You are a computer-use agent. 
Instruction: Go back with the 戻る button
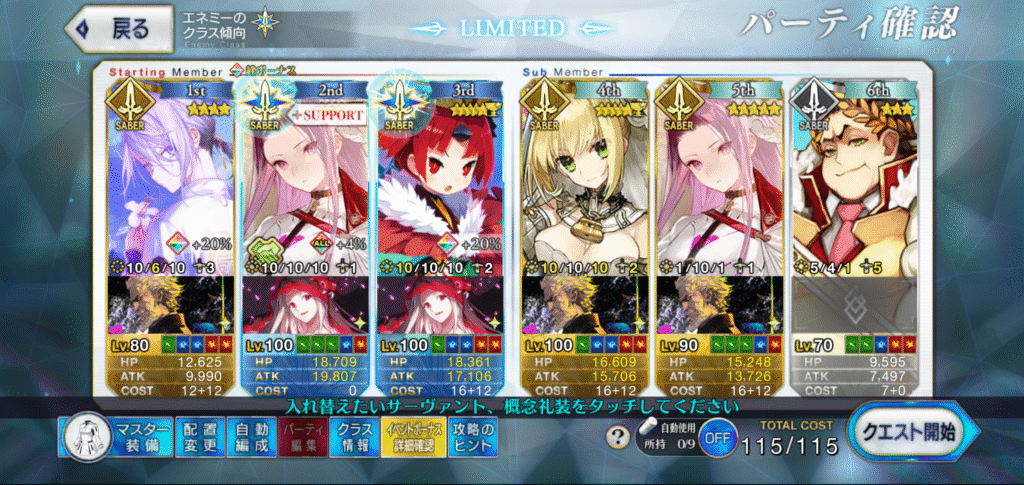114,29
